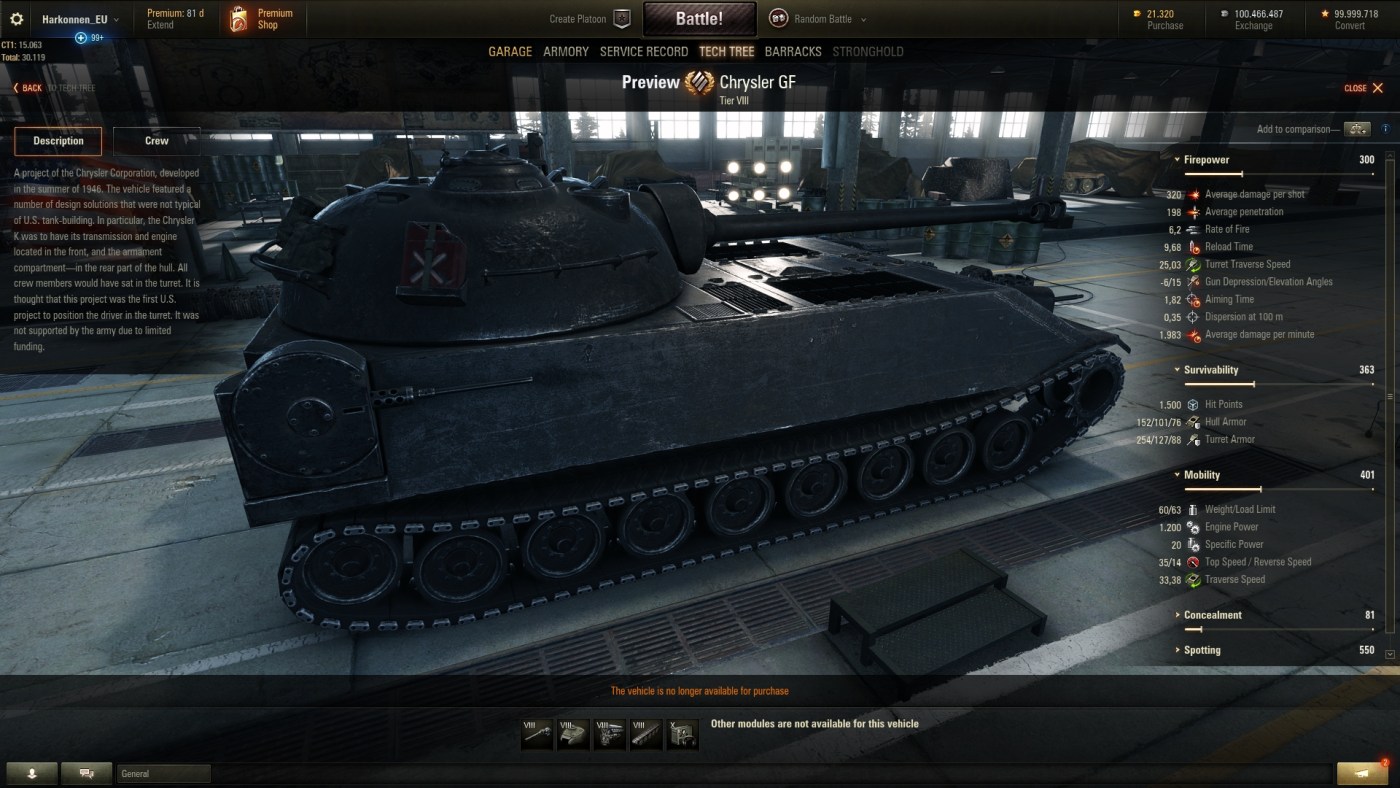The height and width of the screenshot is (788, 1400).
Task: Click the General chat channel field
Action: click(164, 773)
